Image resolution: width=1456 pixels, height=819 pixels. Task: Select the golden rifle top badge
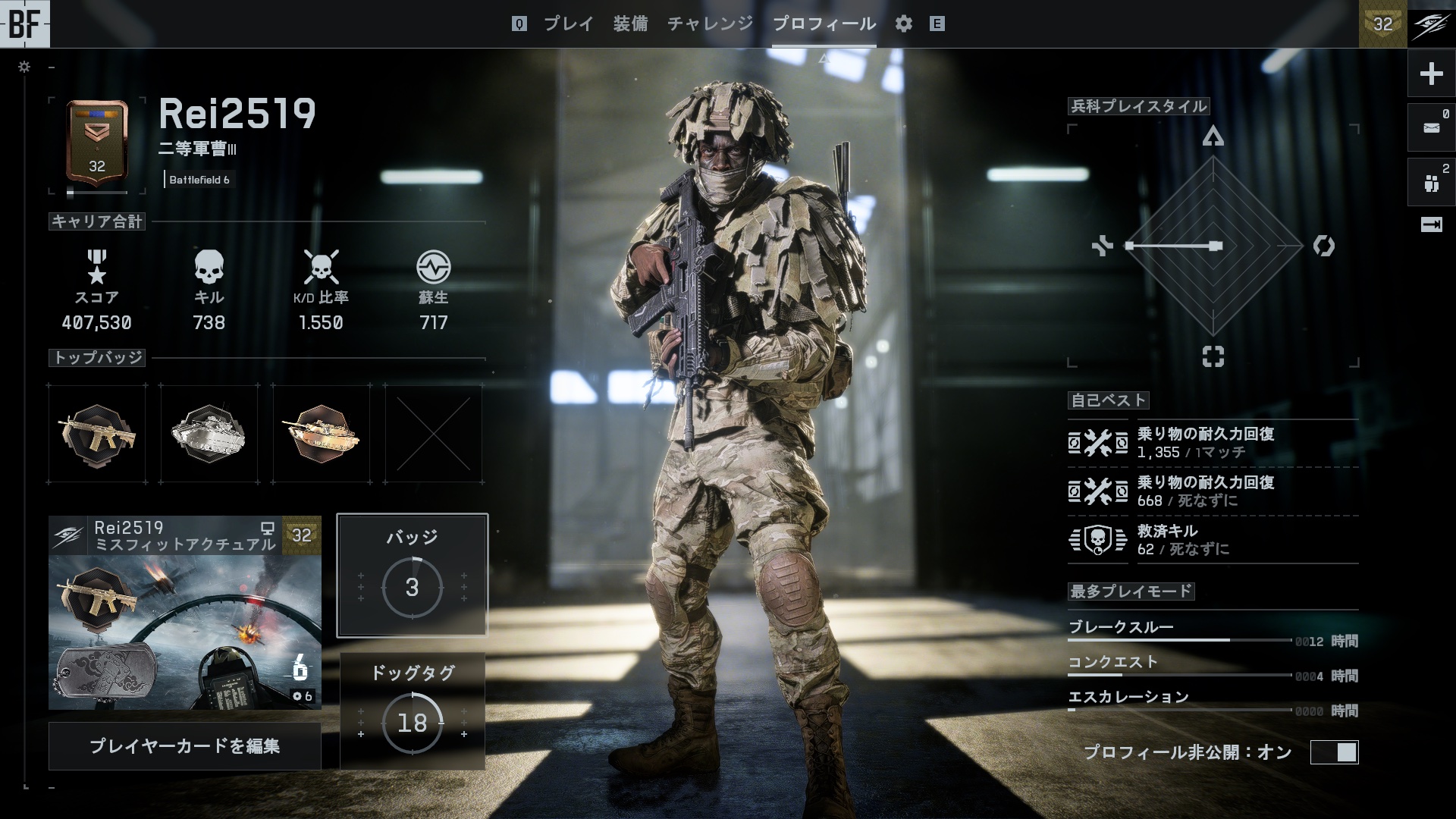point(97,434)
